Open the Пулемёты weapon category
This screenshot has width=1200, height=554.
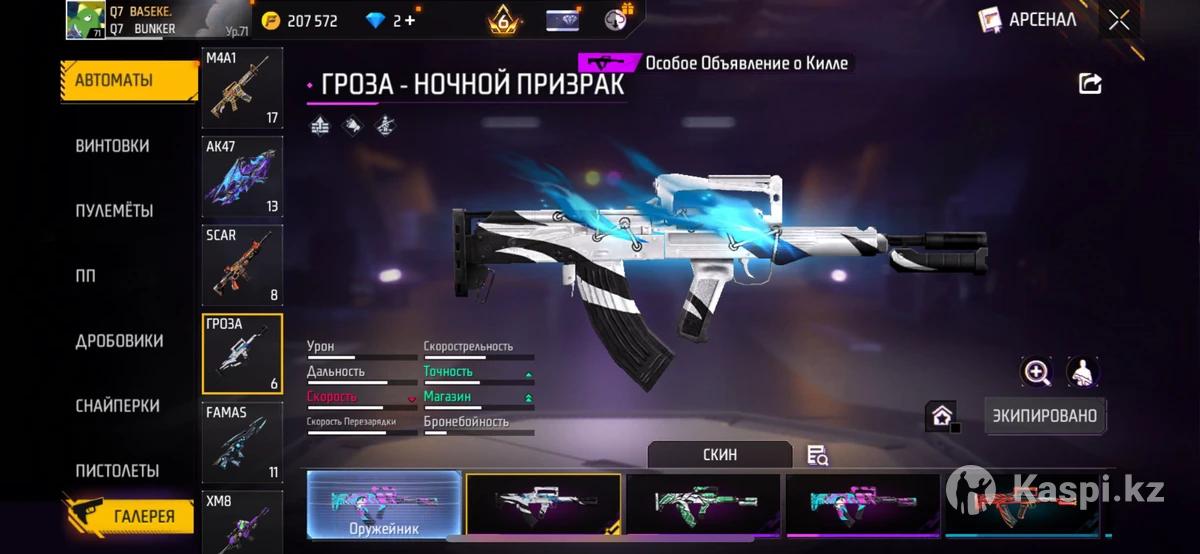114,211
